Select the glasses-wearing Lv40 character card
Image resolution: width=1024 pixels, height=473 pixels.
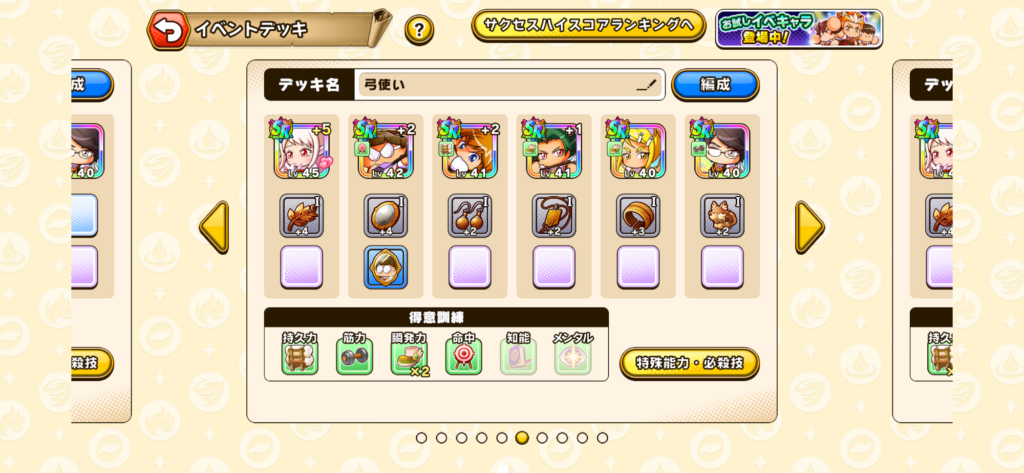721,151
